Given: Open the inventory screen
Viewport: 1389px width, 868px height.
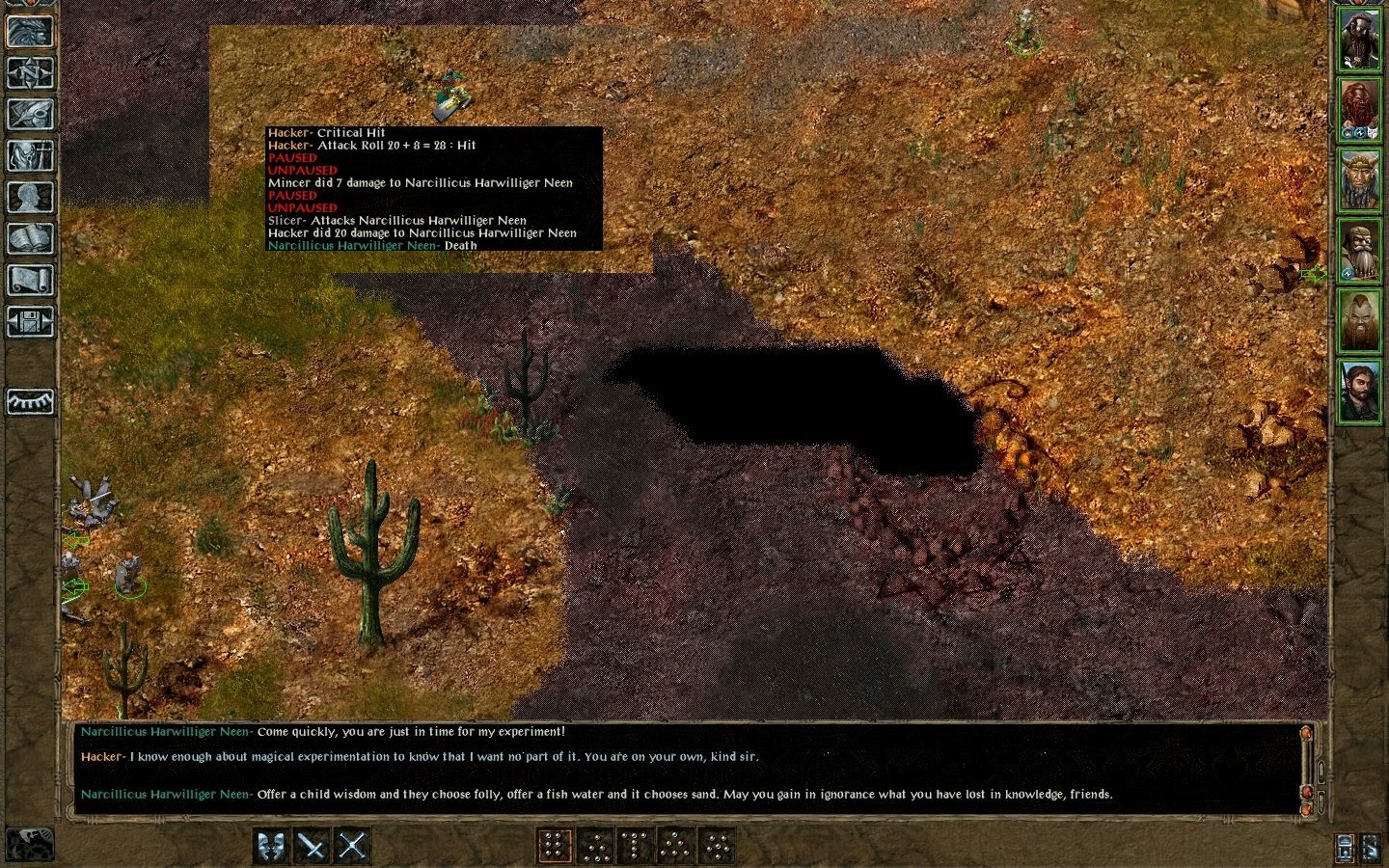Looking at the screenshot, I should click(x=30, y=155).
